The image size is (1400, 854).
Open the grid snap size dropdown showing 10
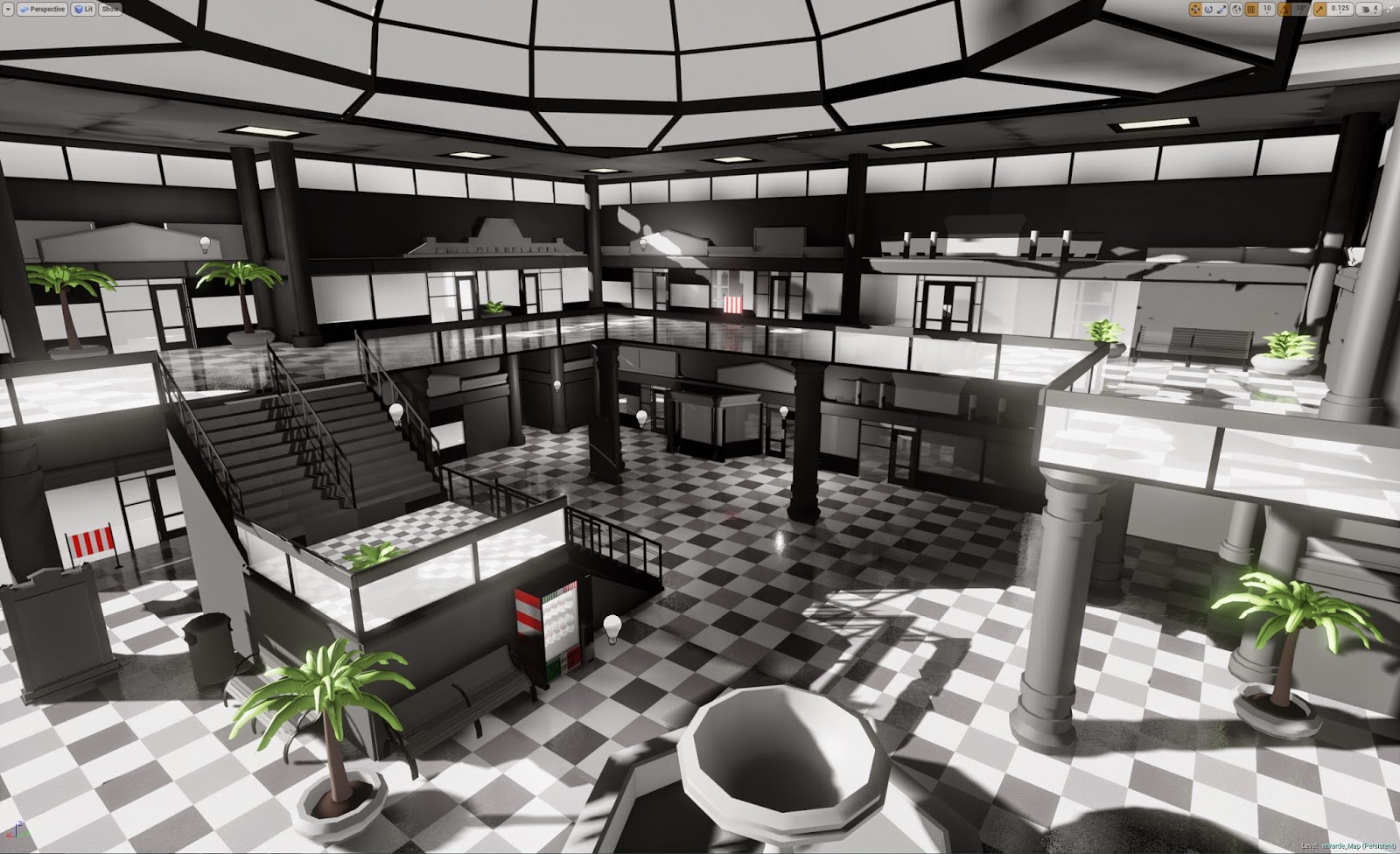pyautogui.click(x=1266, y=11)
